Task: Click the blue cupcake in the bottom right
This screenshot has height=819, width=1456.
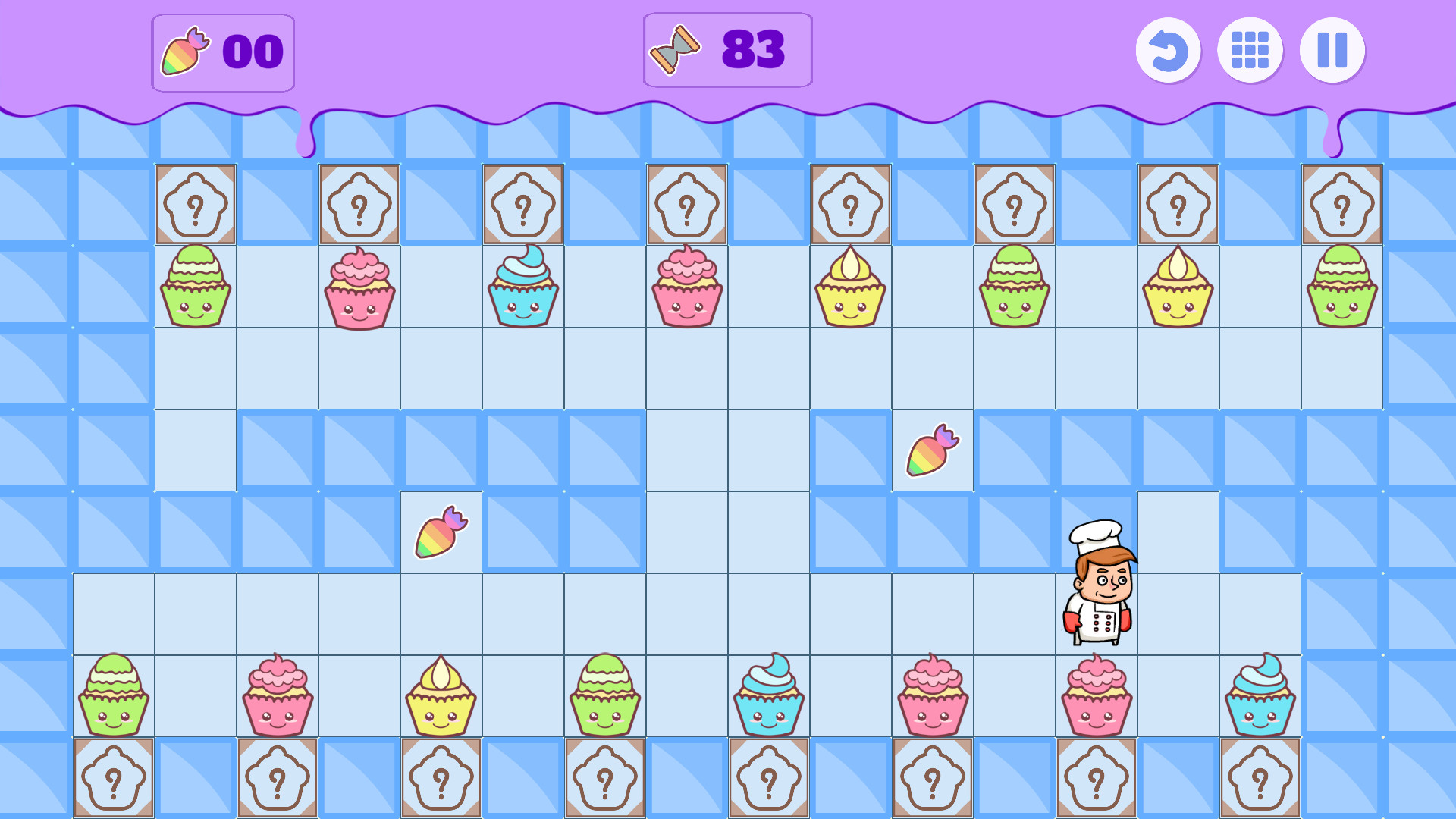Action: 1260,698
